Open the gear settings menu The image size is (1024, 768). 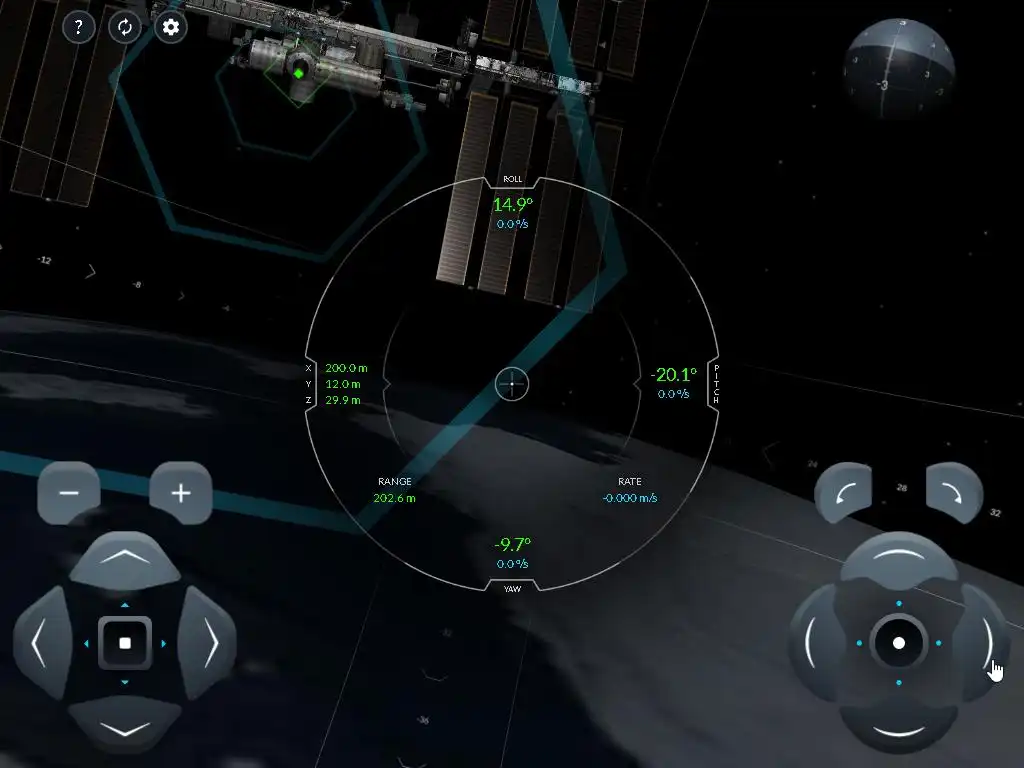(x=171, y=27)
